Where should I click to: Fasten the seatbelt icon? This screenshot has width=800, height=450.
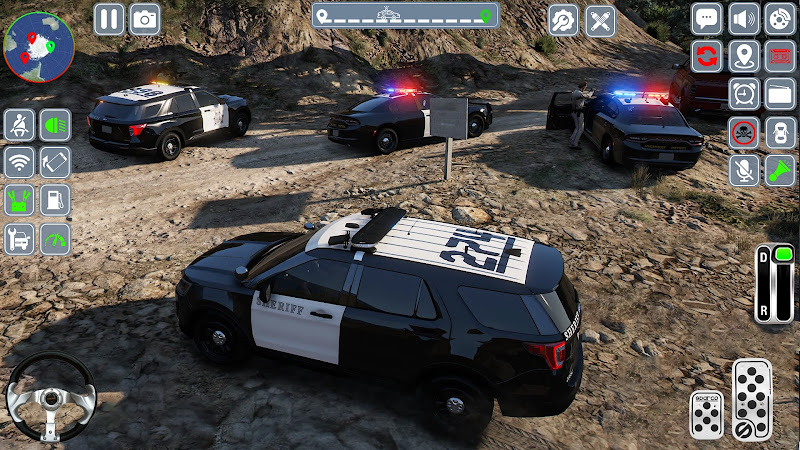[x=19, y=125]
